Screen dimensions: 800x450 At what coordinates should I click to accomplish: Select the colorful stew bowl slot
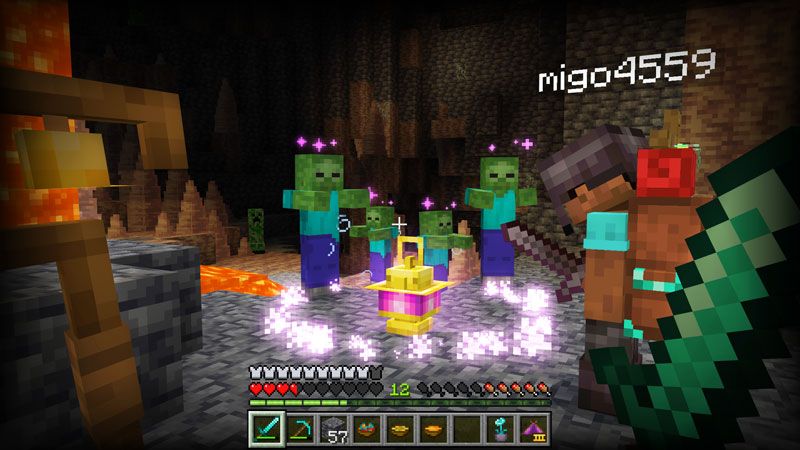point(365,427)
